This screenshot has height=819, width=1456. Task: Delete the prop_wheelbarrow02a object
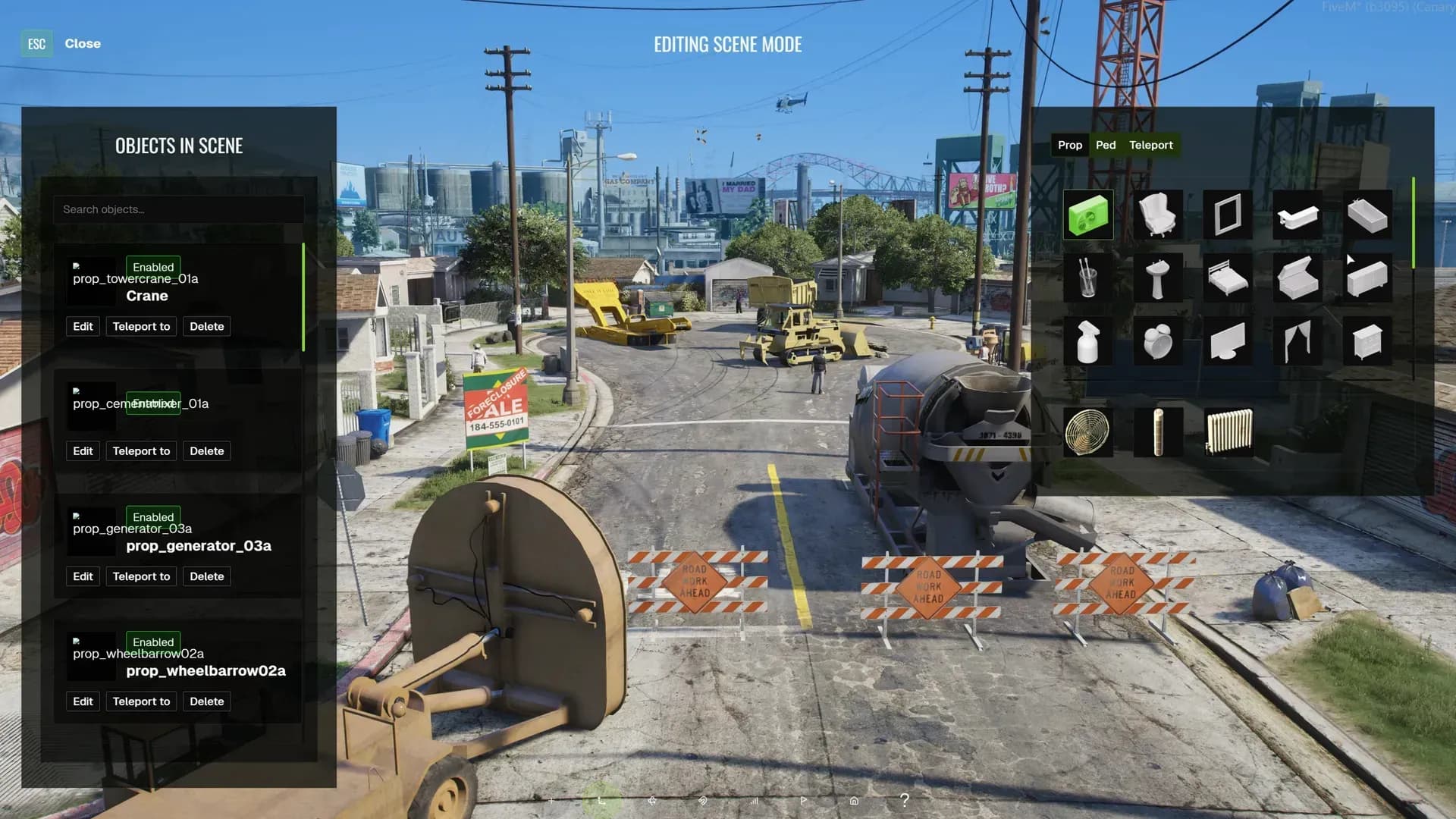(206, 701)
